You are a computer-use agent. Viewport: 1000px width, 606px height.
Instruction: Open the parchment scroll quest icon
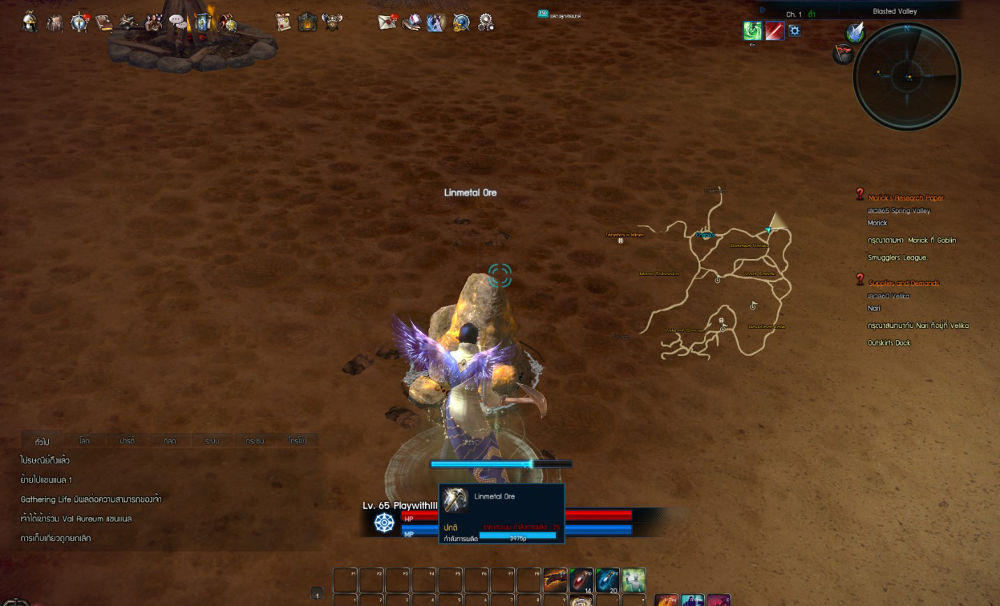pyautogui.click(x=283, y=21)
